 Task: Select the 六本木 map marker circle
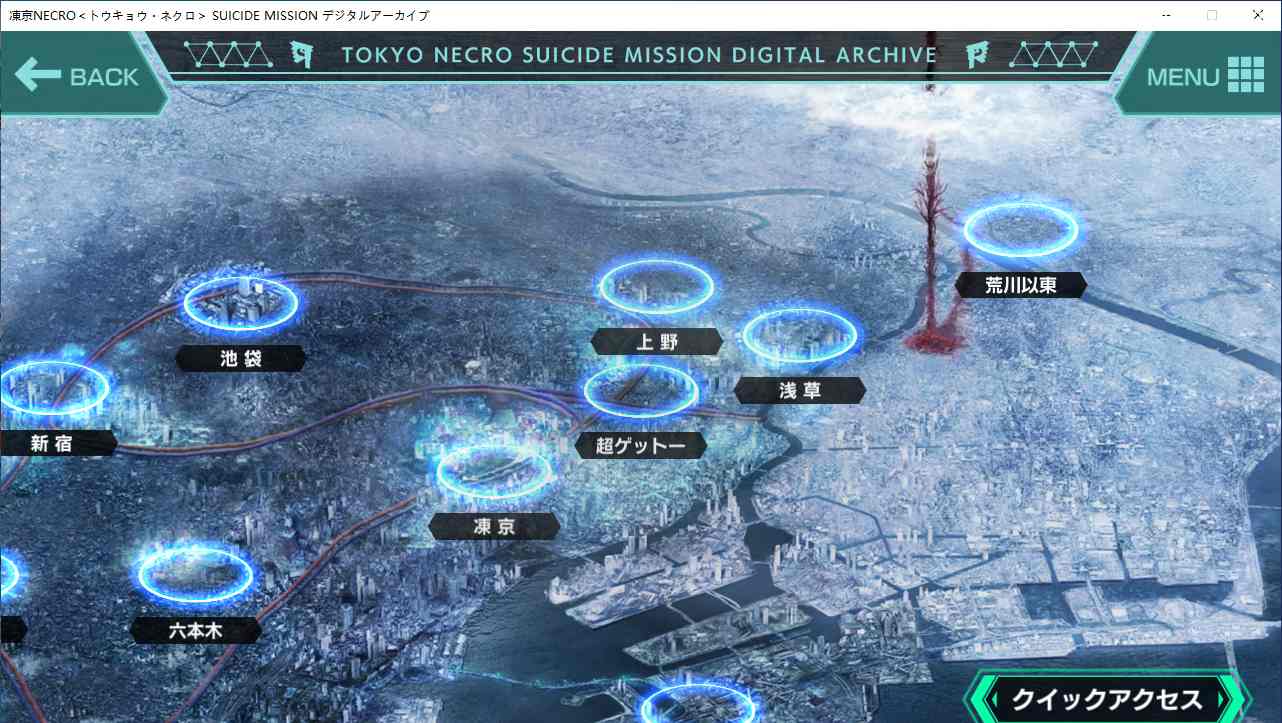[196, 573]
